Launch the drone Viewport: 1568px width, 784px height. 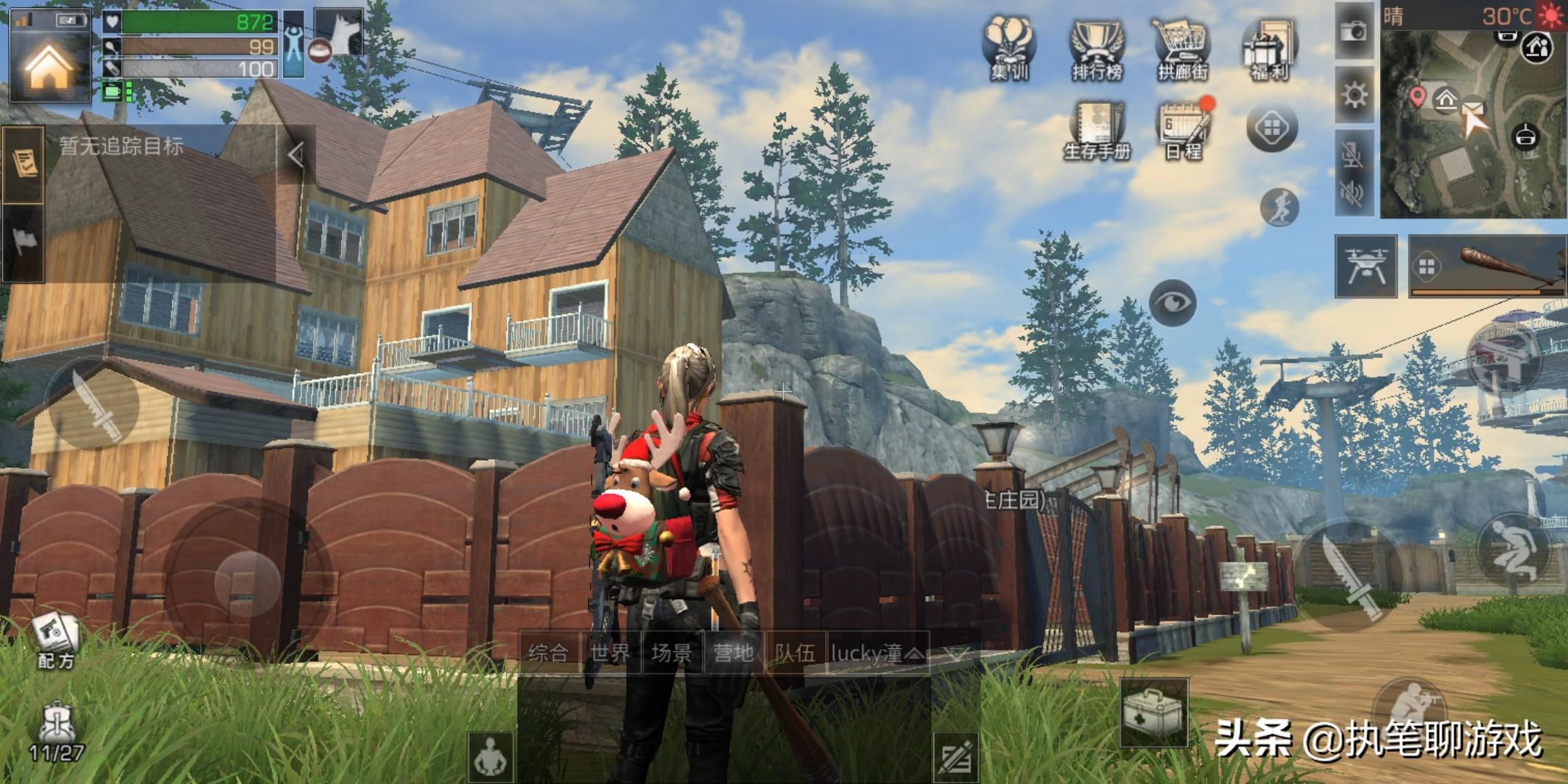click(x=1365, y=266)
